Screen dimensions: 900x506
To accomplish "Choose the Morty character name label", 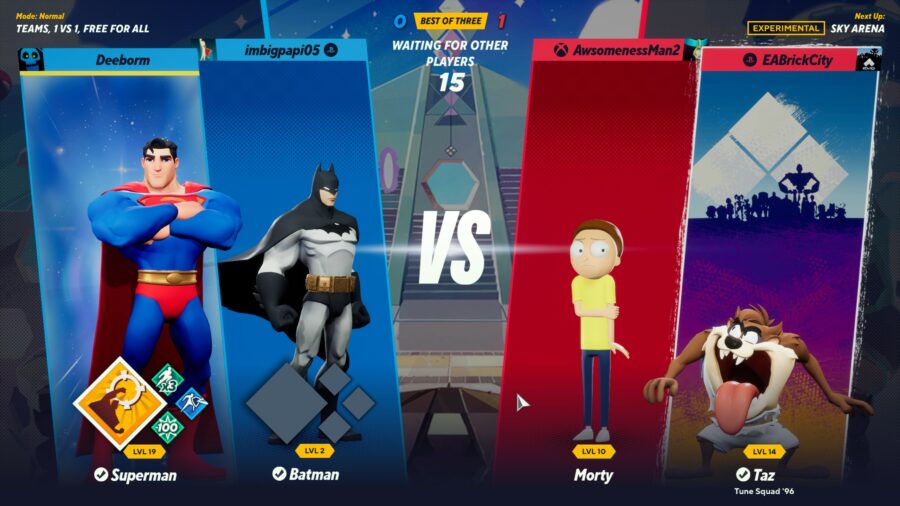I will click(x=593, y=474).
